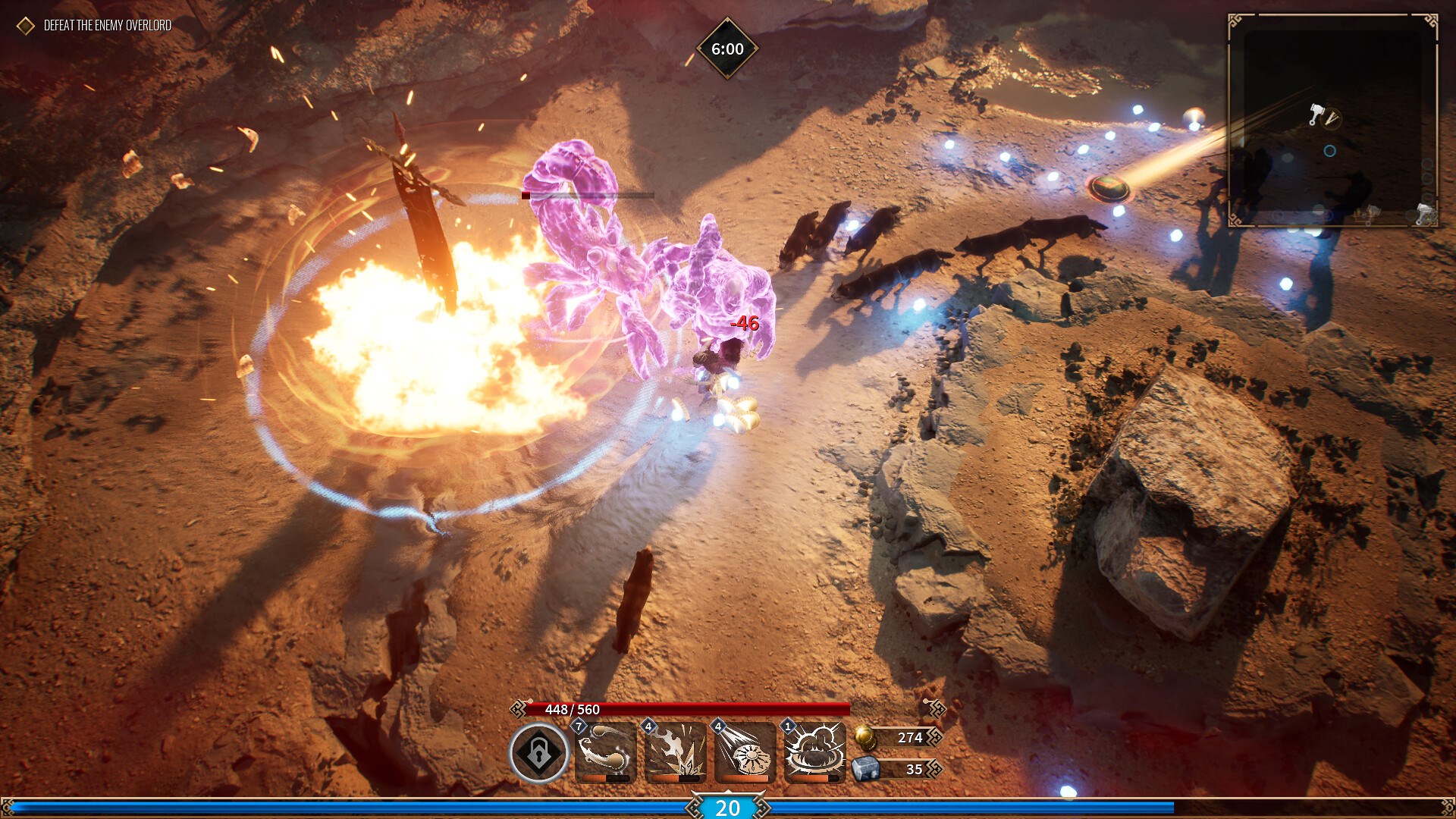Click the Defeat the Enemy Overlord objective
Viewport: 1456px width, 819px height.
click(x=107, y=26)
